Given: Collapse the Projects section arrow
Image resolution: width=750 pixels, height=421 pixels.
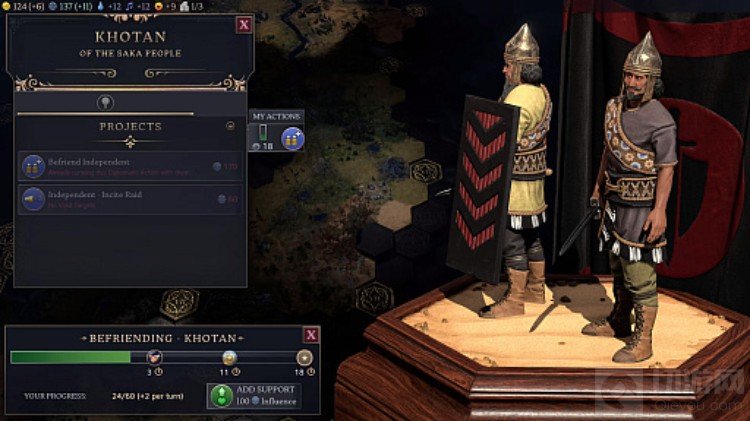Looking at the screenshot, I should pyautogui.click(x=231, y=126).
